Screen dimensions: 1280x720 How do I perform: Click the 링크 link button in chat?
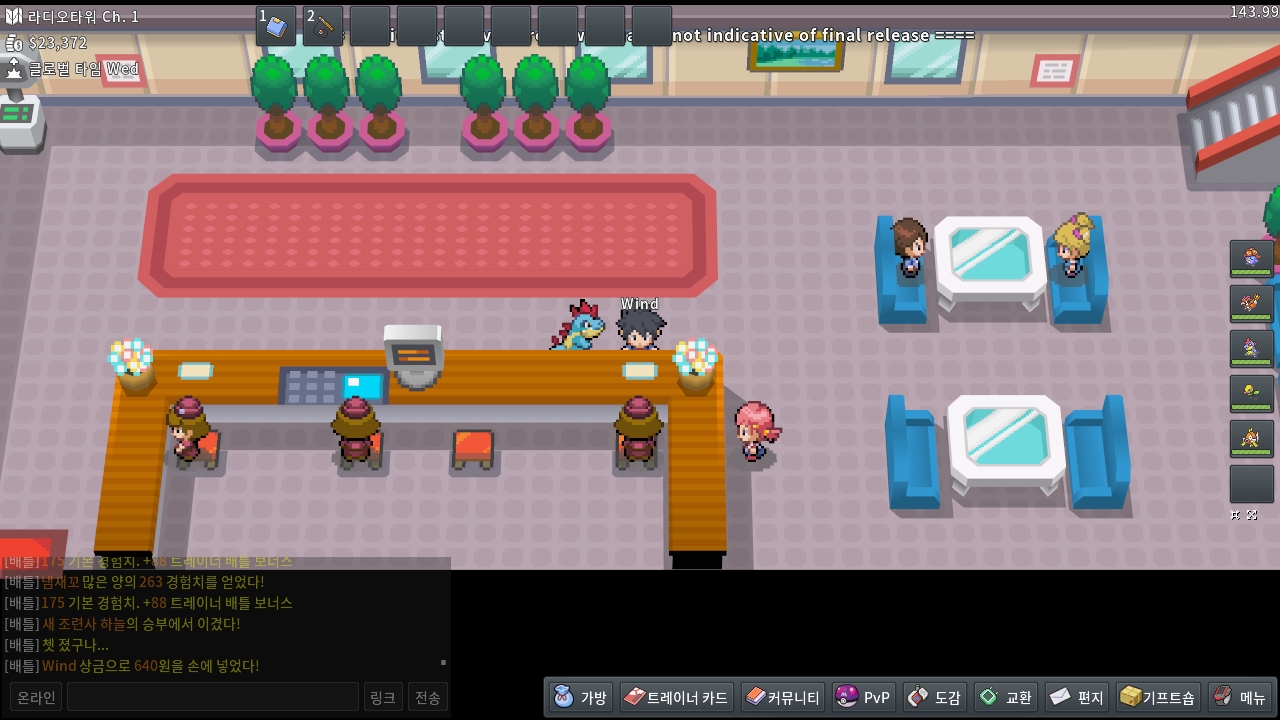(383, 697)
